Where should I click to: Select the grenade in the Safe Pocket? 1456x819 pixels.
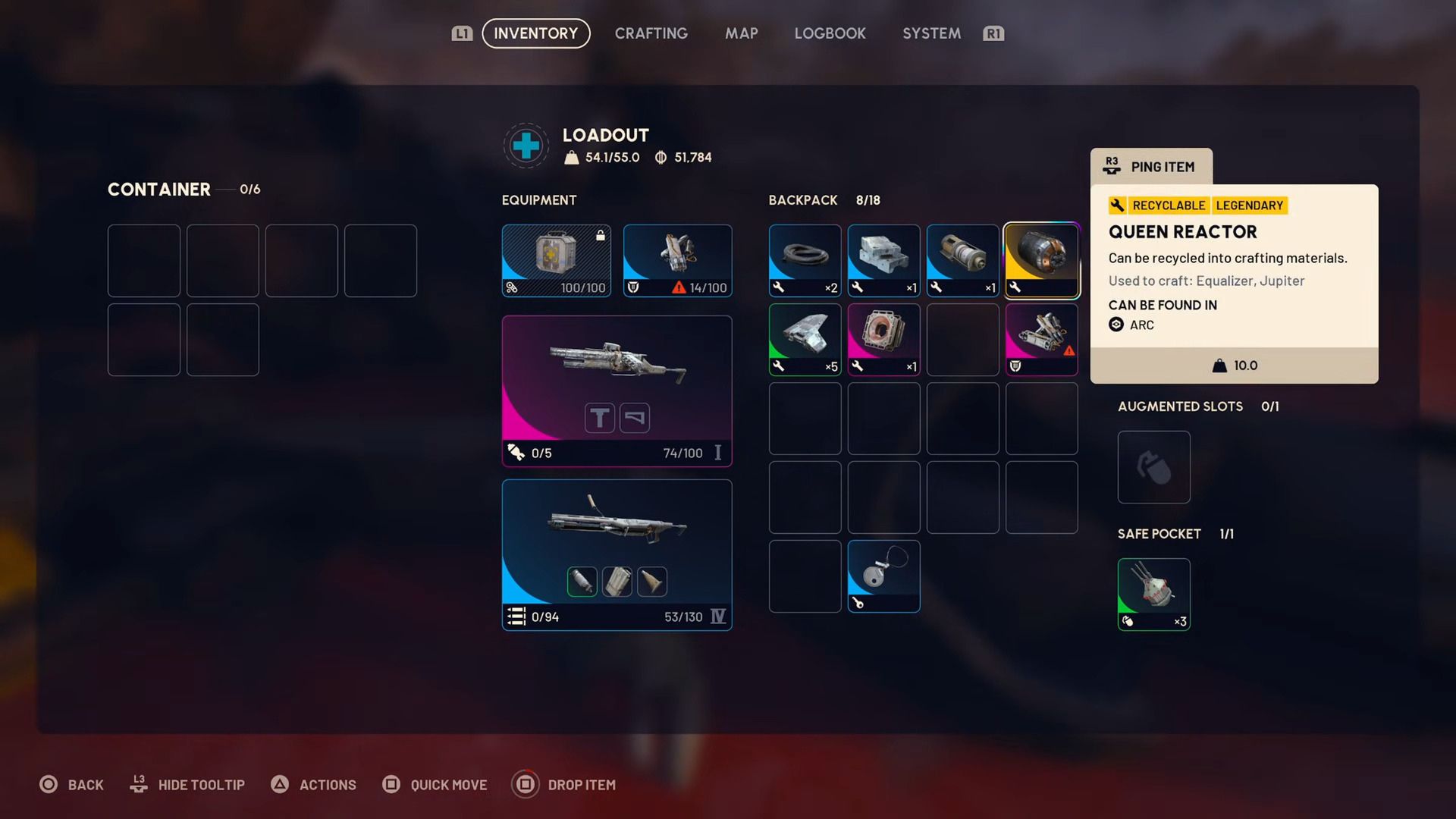(x=1153, y=595)
